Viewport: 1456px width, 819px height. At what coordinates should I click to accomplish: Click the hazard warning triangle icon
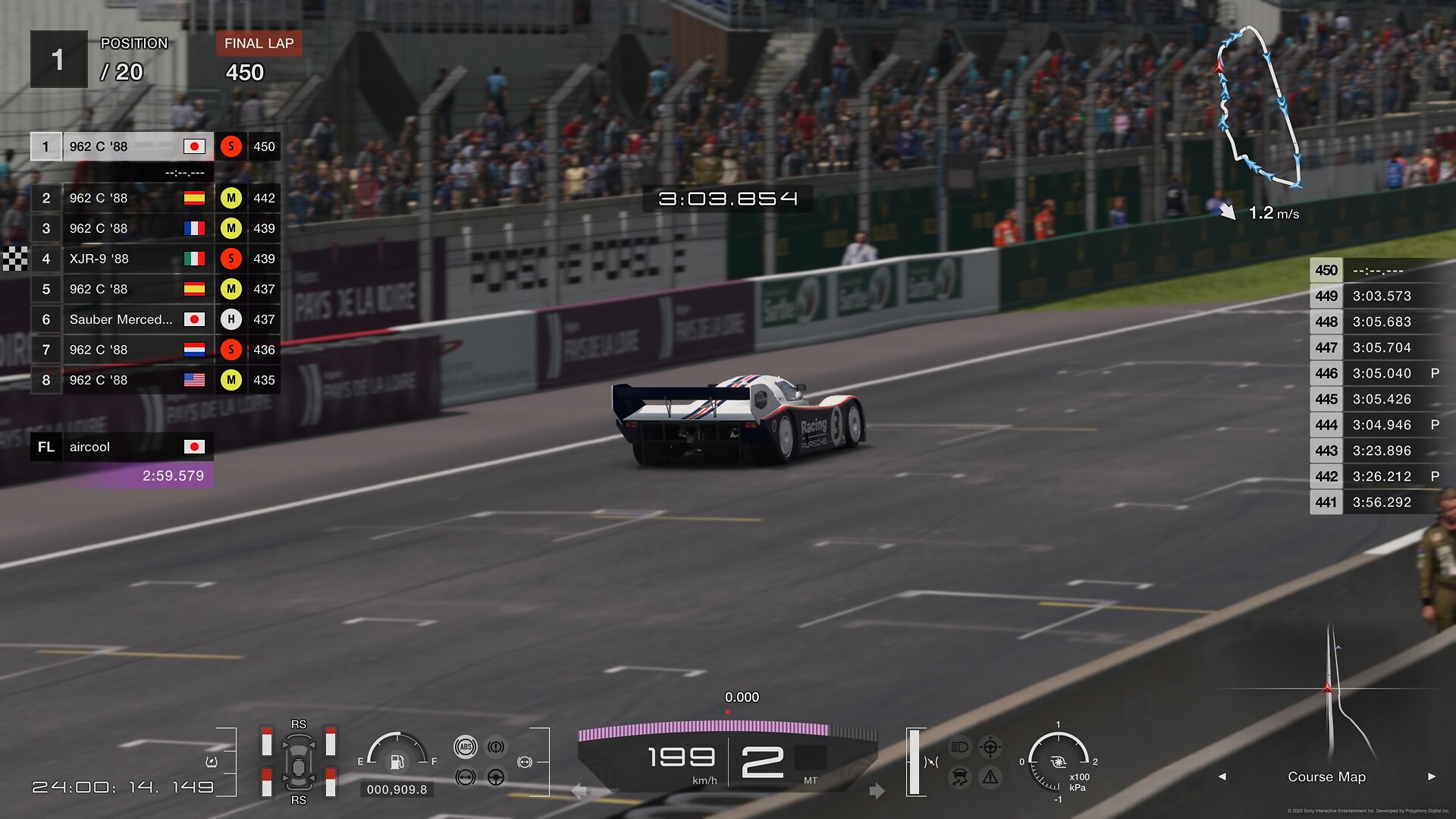click(990, 777)
